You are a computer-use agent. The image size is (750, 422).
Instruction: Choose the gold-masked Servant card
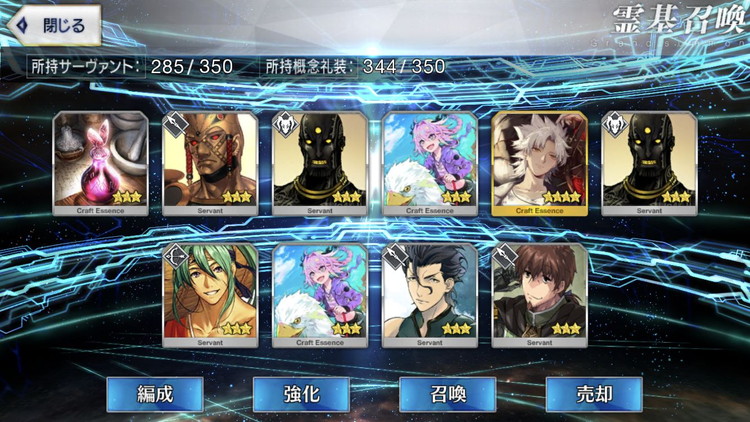coord(210,163)
